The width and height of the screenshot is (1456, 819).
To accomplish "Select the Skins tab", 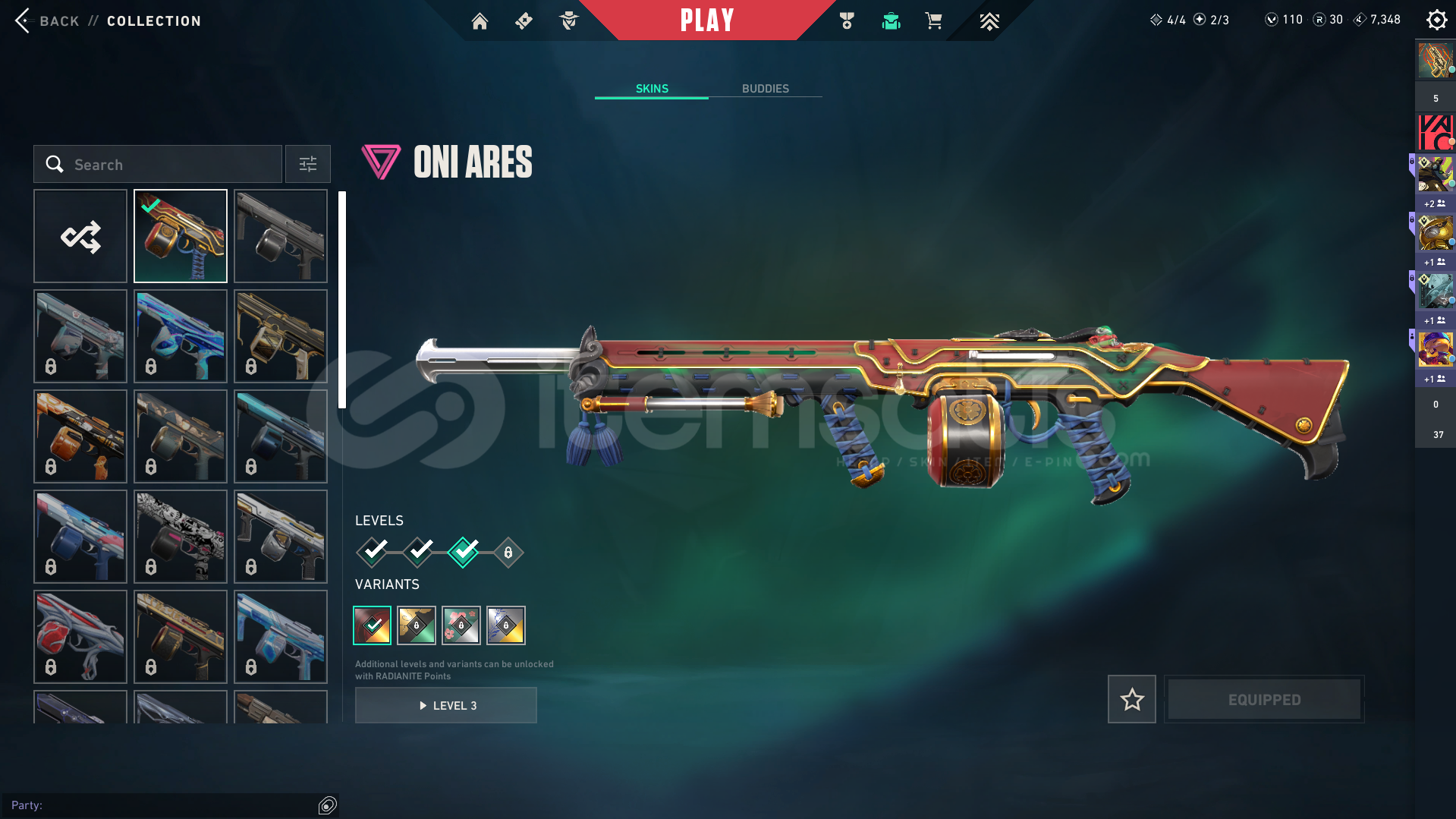I will coord(652,89).
